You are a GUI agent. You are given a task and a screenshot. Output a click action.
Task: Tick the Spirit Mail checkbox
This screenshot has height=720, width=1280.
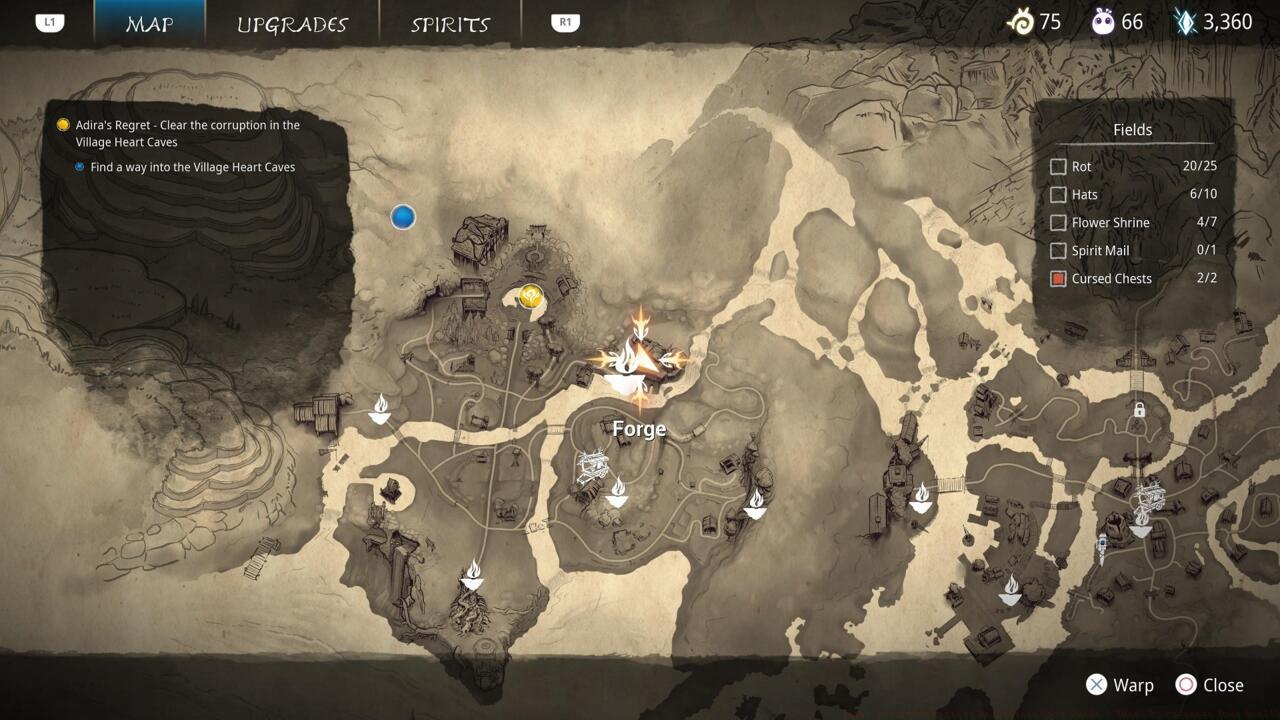point(1058,251)
